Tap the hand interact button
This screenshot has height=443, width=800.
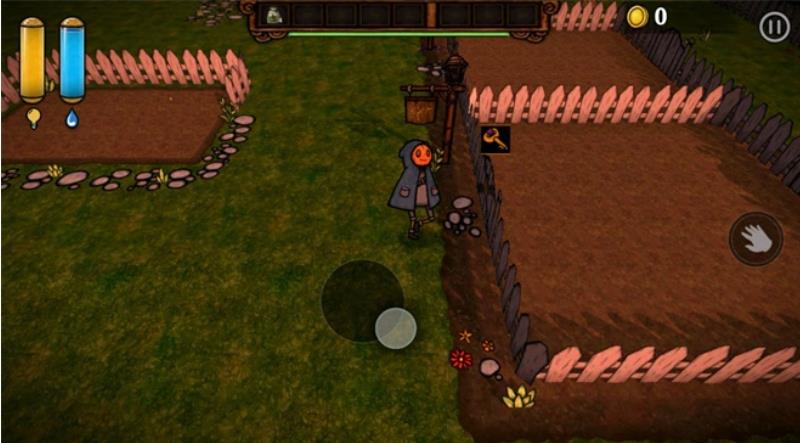coord(756,239)
